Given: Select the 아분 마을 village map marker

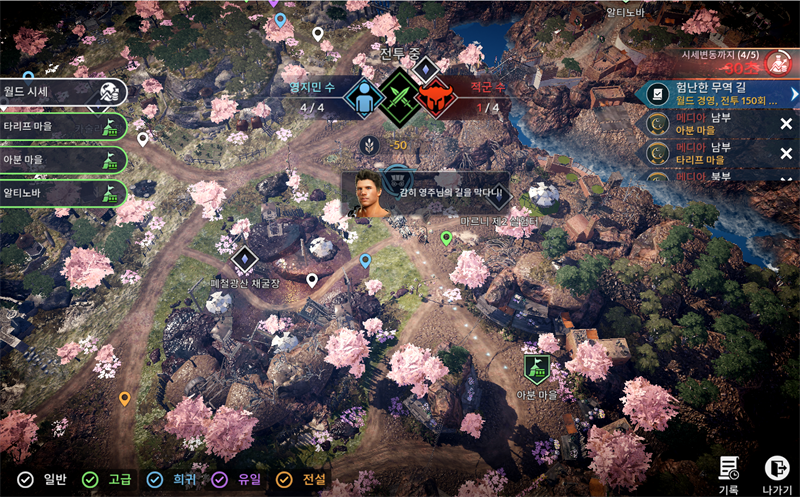Looking at the screenshot, I should pyautogui.click(x=537, y=370).
